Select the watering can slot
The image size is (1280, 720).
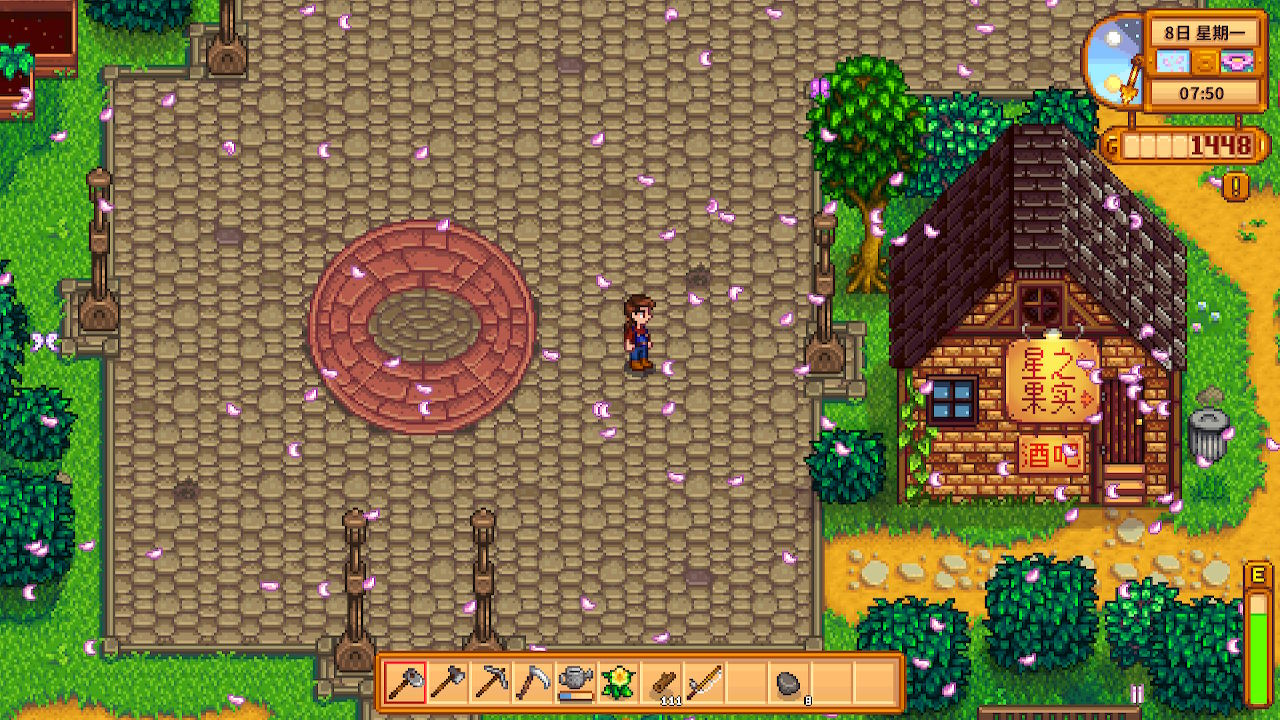tap(576, 683)
